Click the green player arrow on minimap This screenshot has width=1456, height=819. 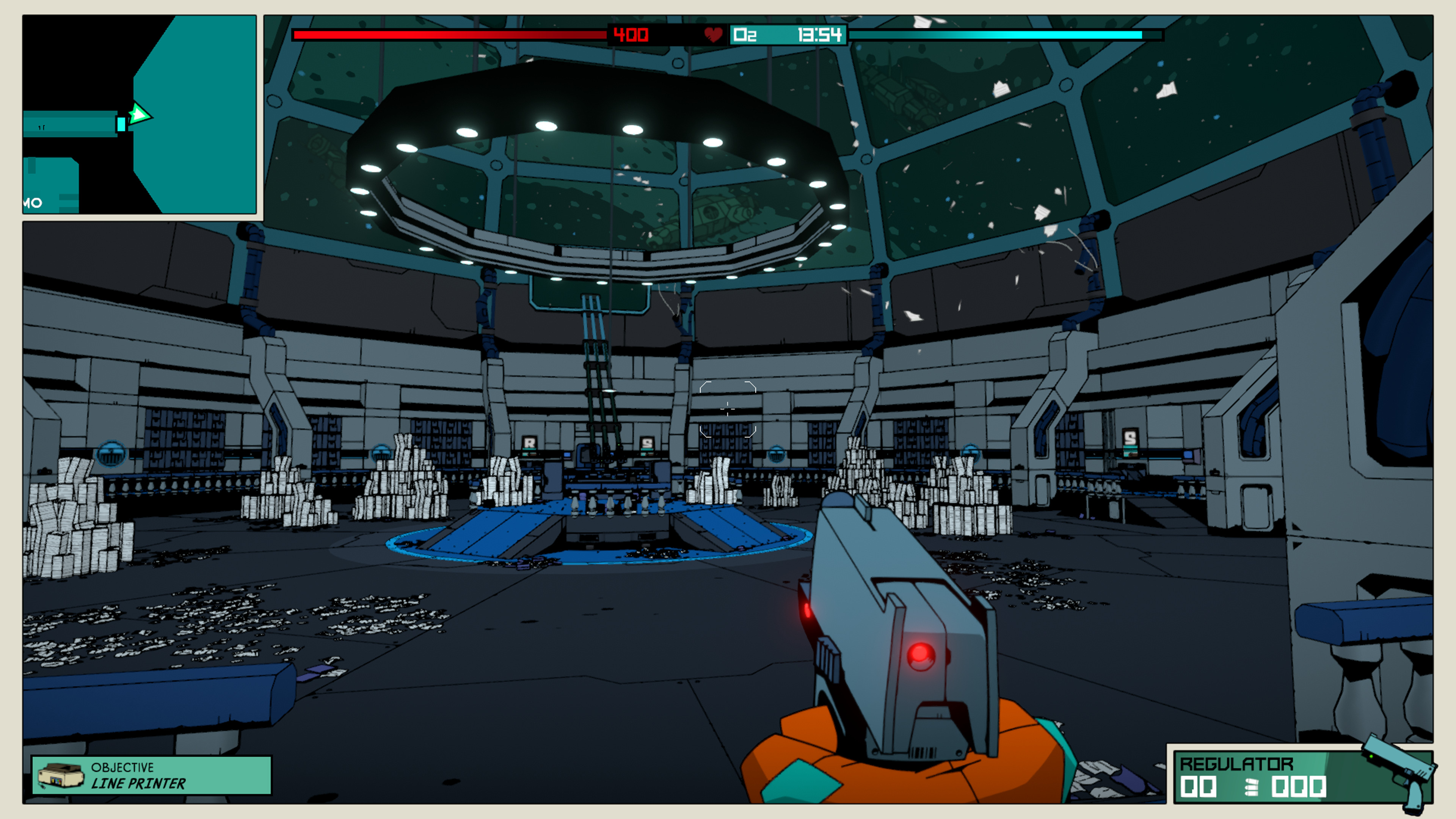(139, 115)
